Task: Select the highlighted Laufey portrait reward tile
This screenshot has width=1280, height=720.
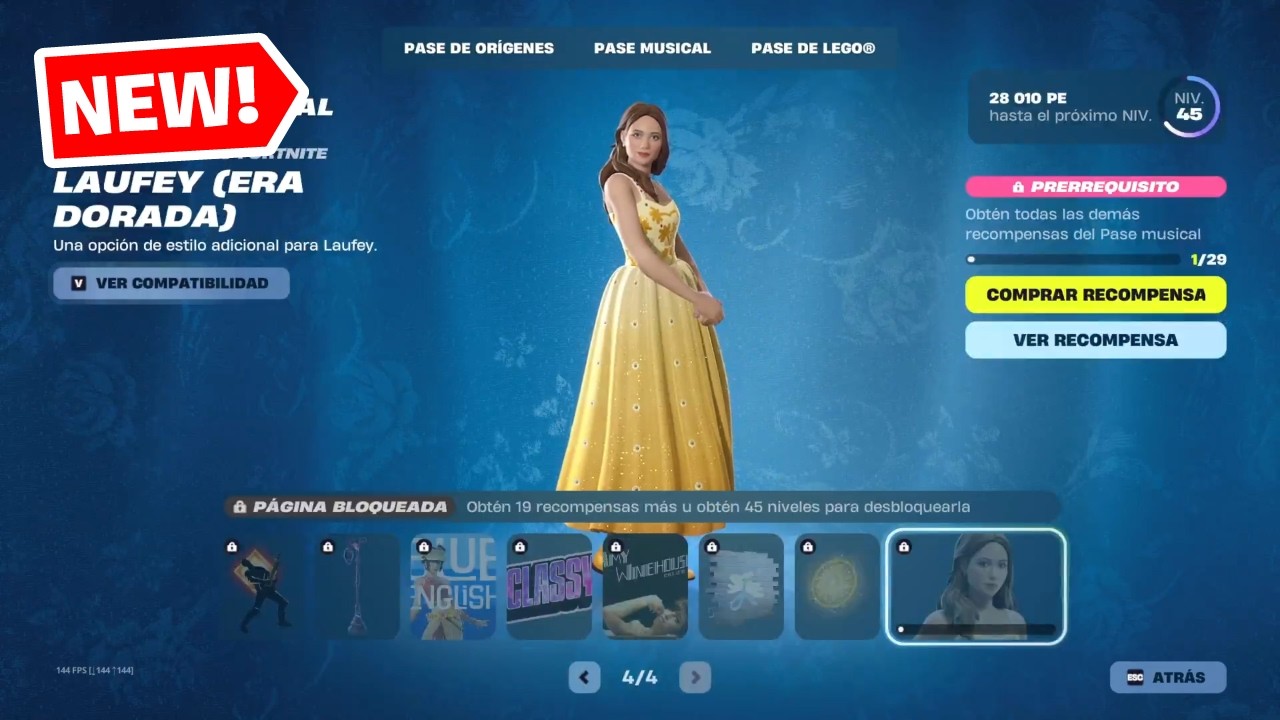Action: [x=976, y=587]
